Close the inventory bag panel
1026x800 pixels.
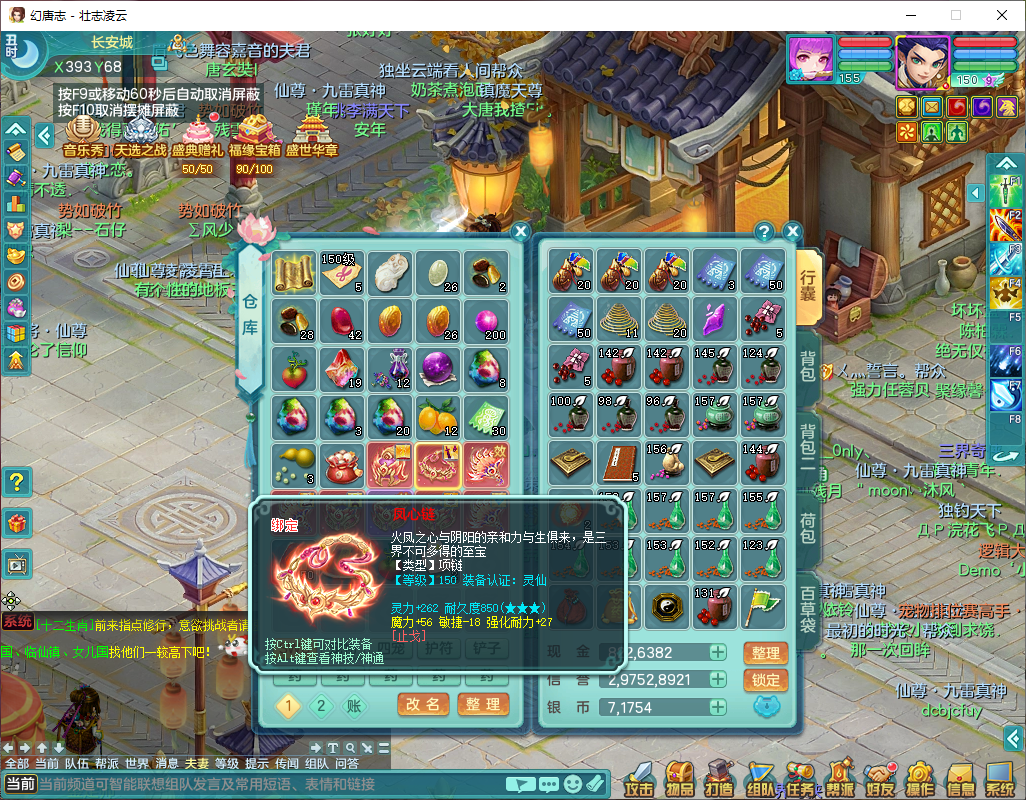[x=793, y=232]
